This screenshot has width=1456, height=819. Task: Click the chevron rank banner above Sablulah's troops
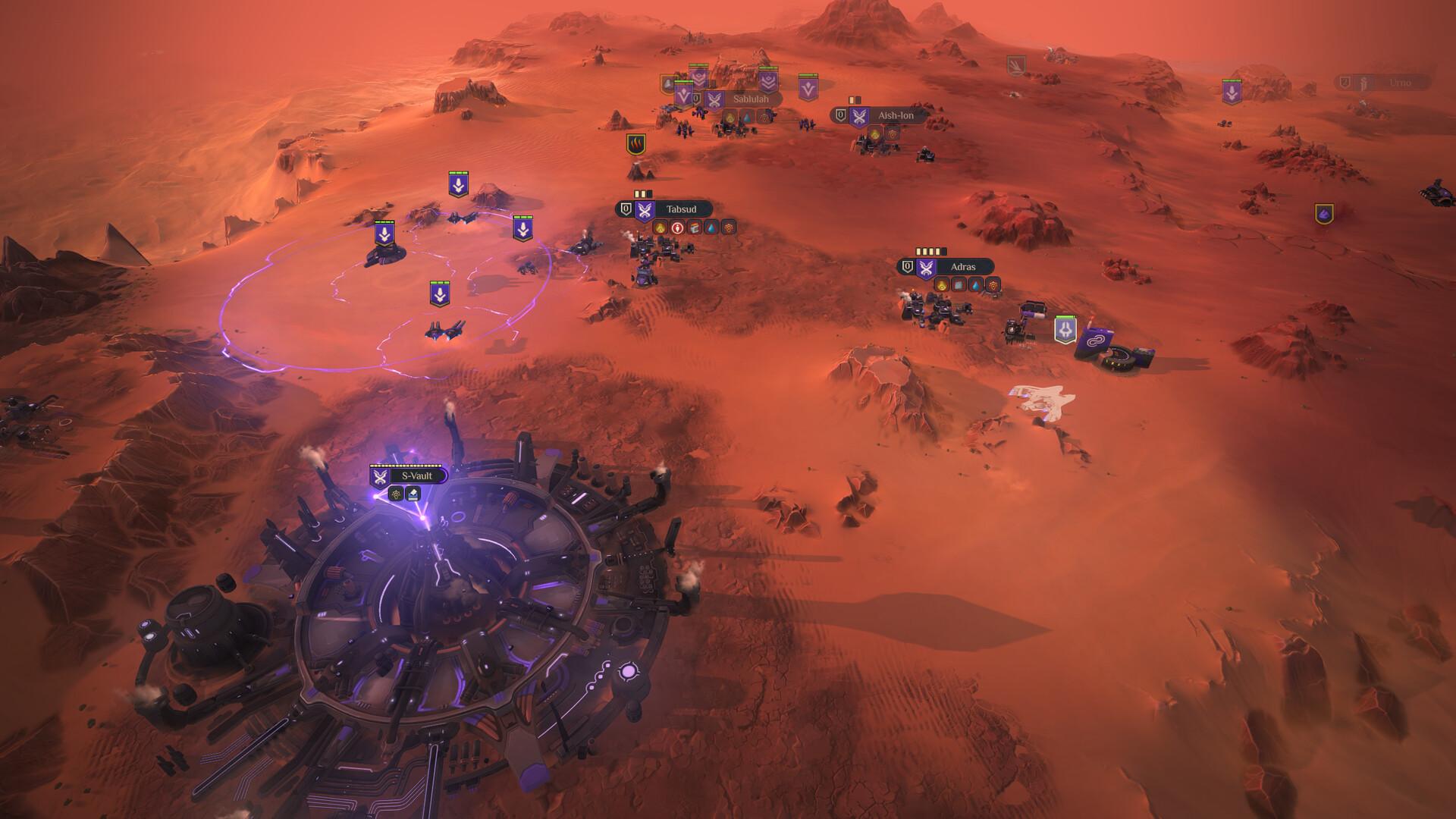tap(767, 83)
